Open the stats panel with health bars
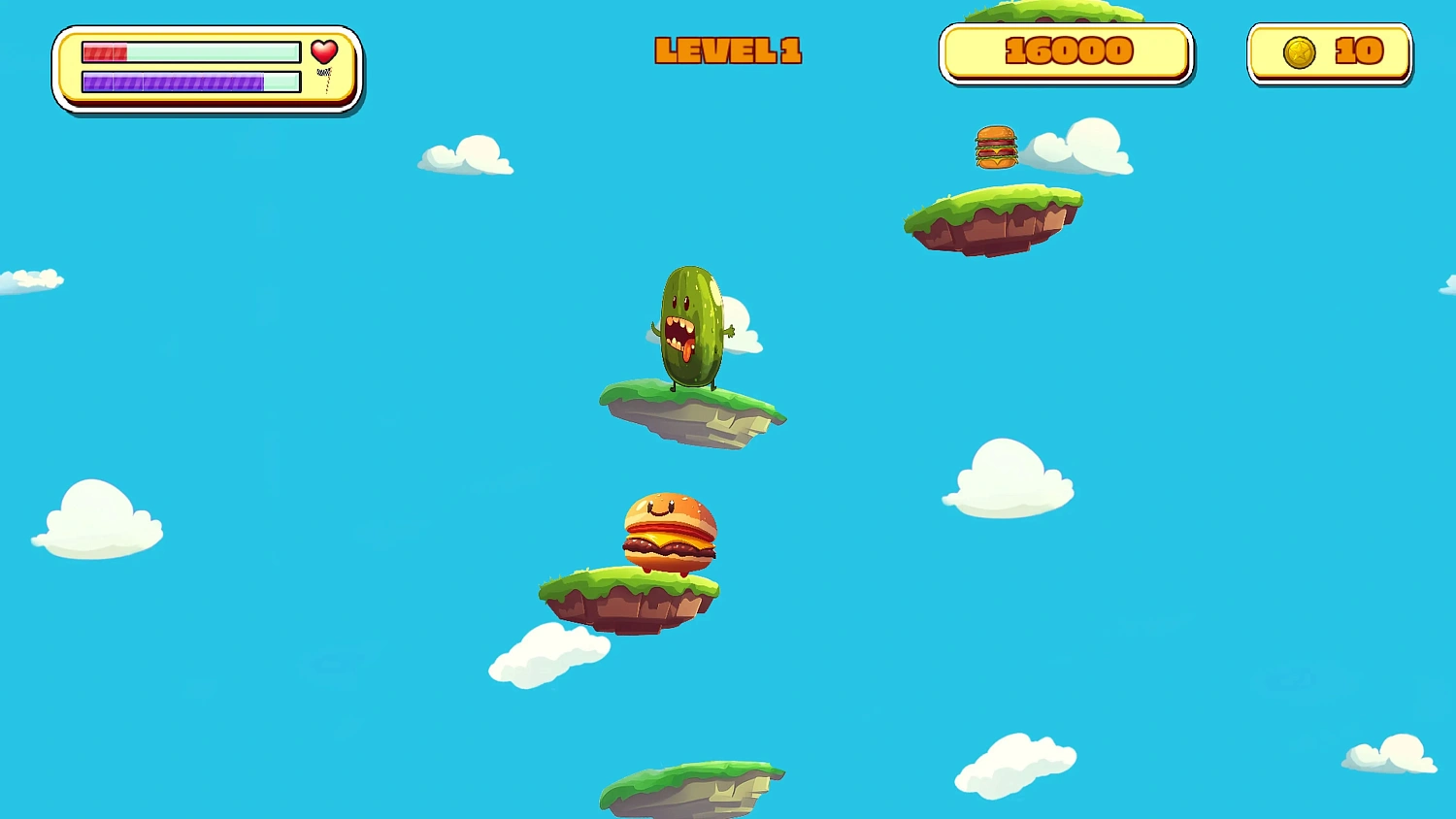 pyautogui.click(x=207, y=66)
